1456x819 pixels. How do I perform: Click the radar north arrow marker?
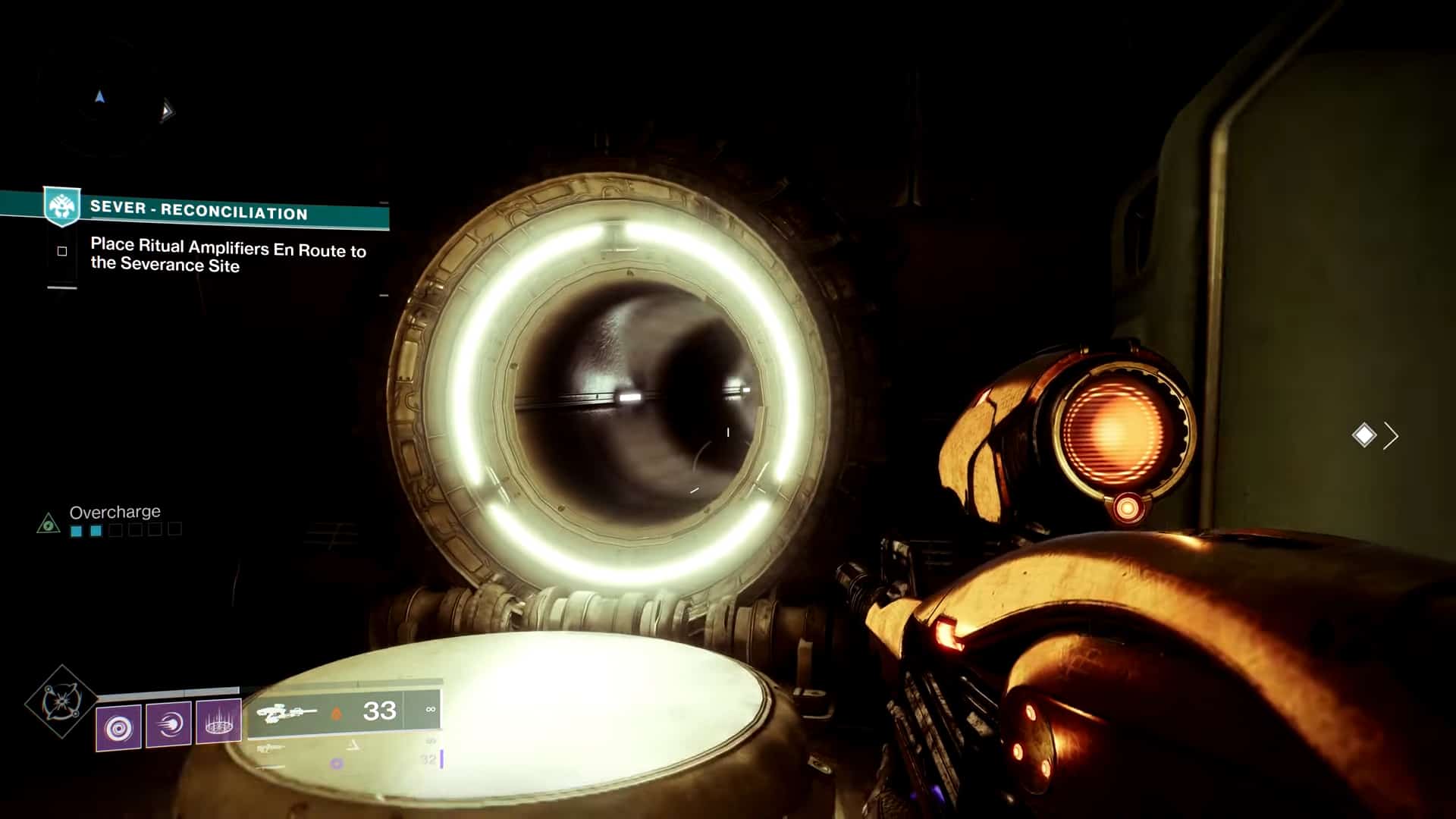tap(99, 97)
